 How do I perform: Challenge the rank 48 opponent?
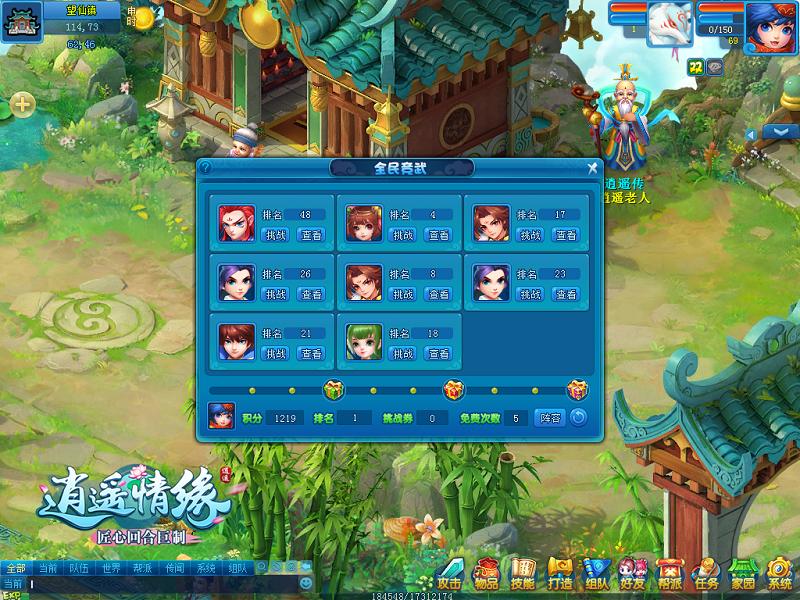275,235
